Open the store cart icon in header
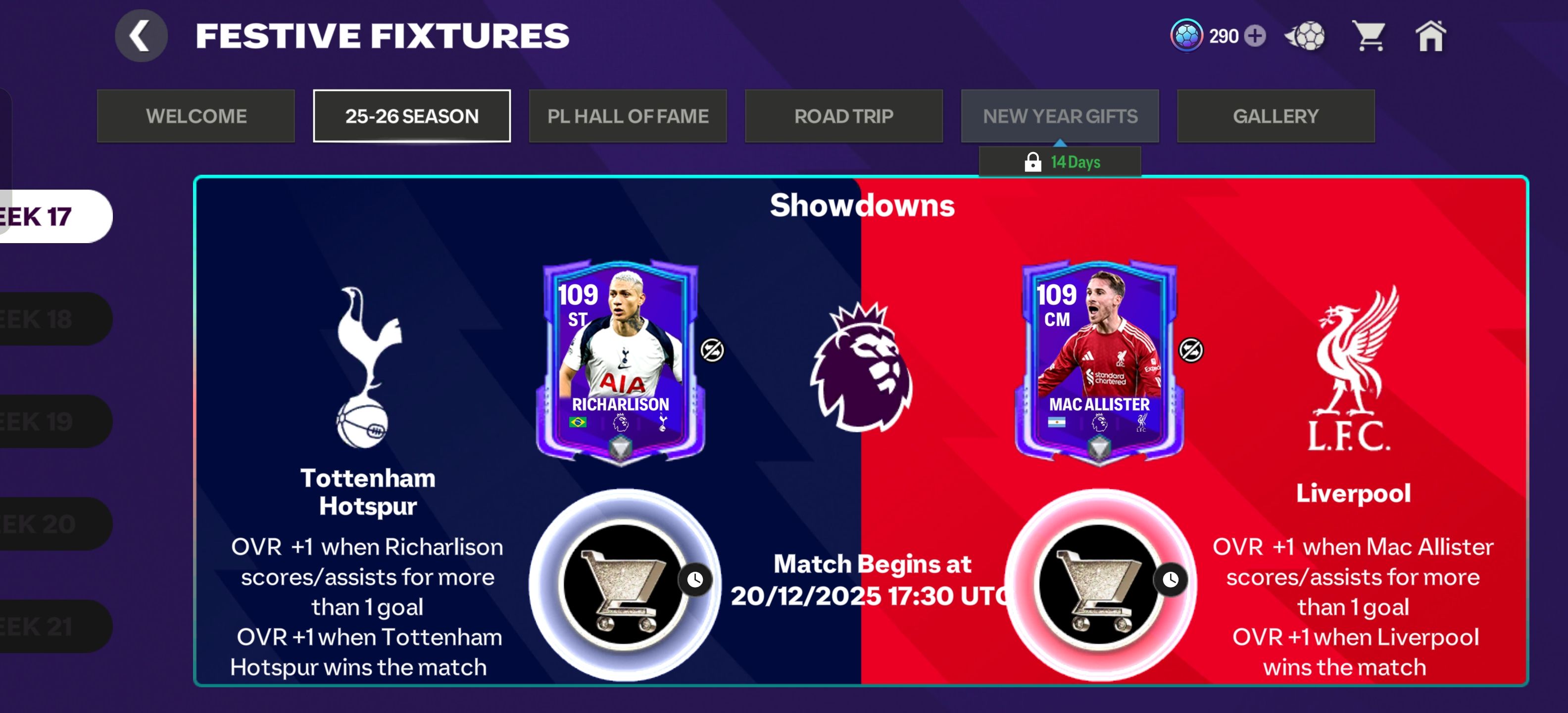The image size is (1568, 713). [1369, 36]
